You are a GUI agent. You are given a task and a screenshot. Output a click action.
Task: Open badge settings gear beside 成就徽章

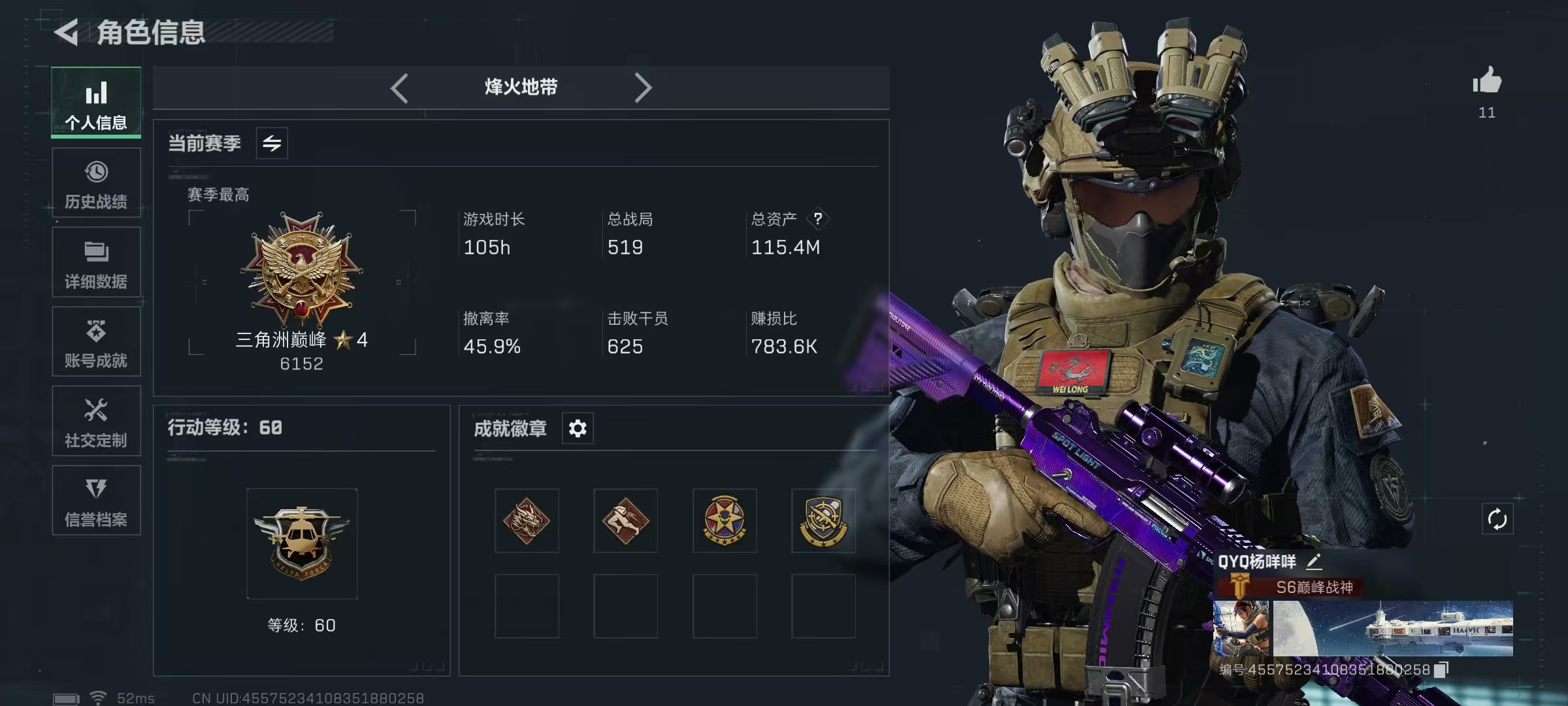pos(578,428)
